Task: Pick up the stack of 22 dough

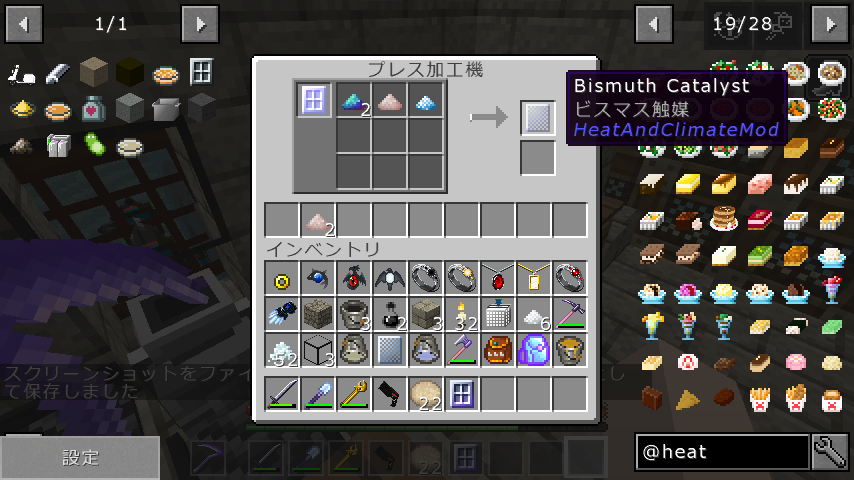Action: pyautogui.click(x=426, y=394)
